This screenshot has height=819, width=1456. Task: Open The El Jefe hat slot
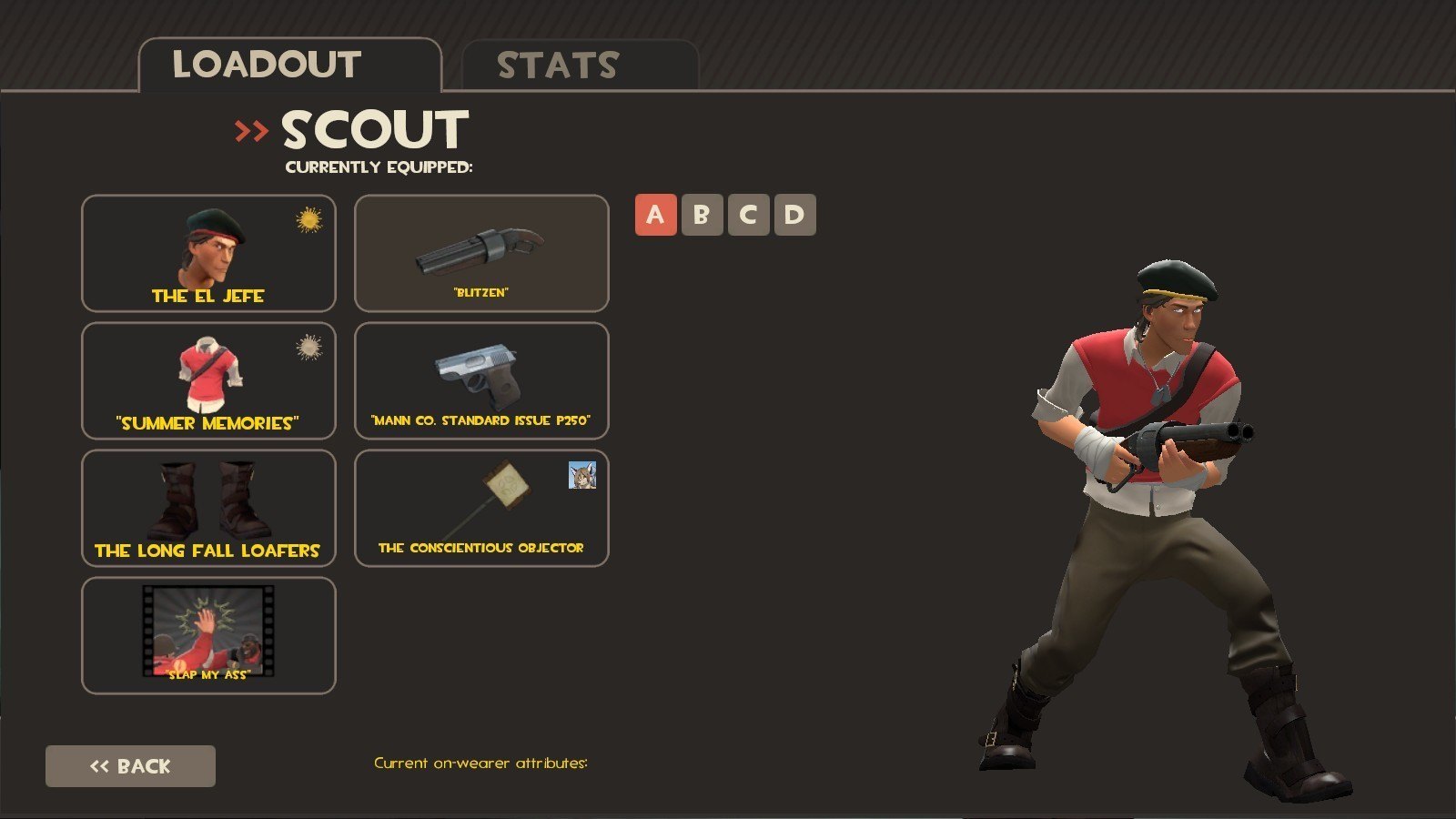click(208, 253)
